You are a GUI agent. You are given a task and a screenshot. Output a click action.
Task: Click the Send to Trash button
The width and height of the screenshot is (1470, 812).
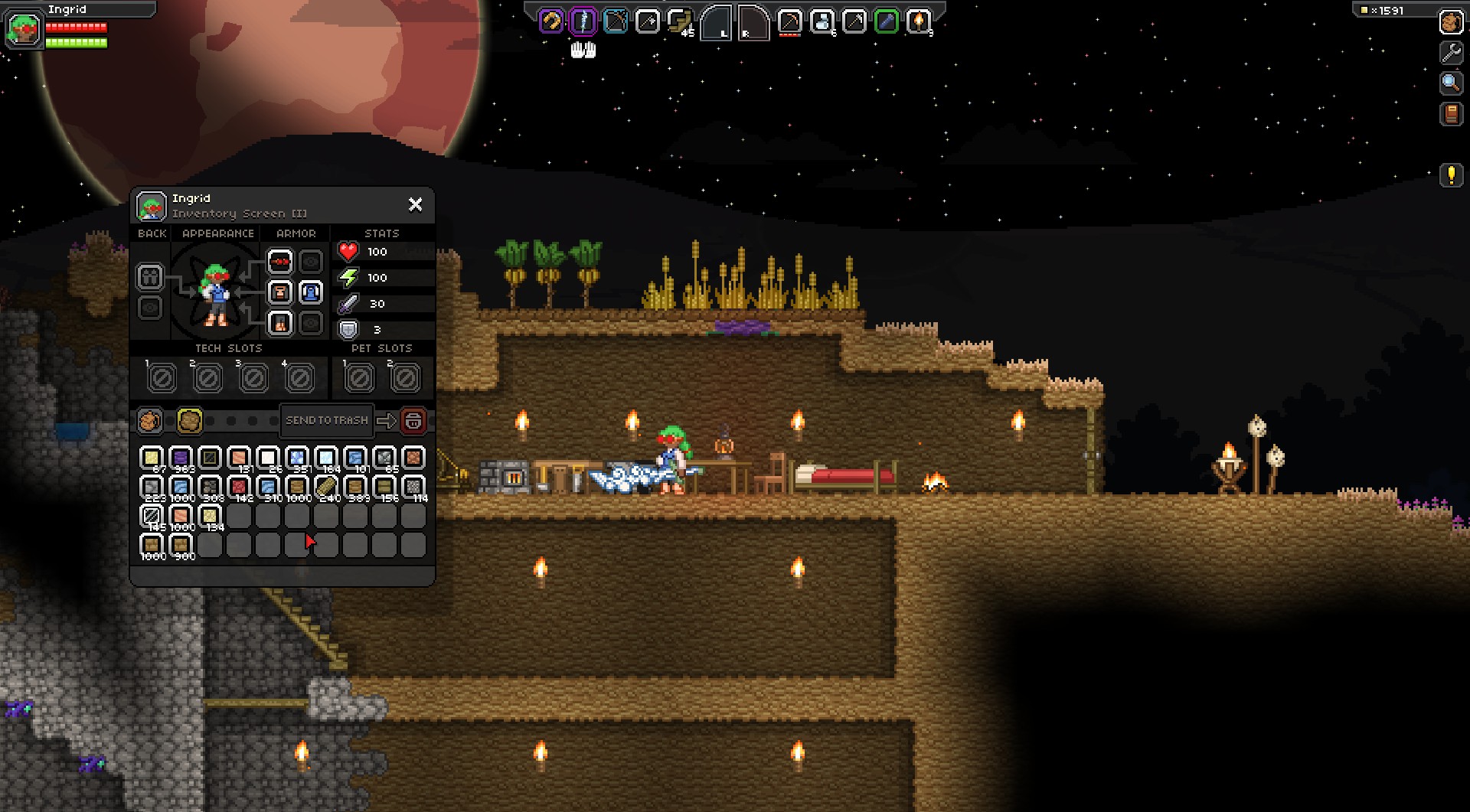coord(327,420)
